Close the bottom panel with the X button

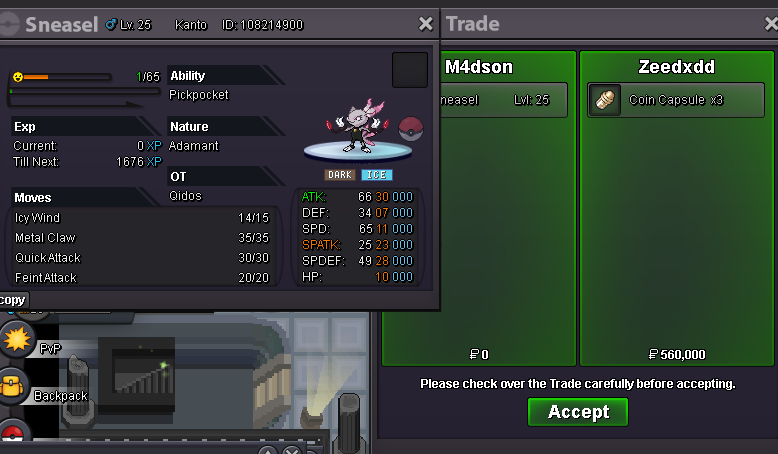(x=291, y=452)
